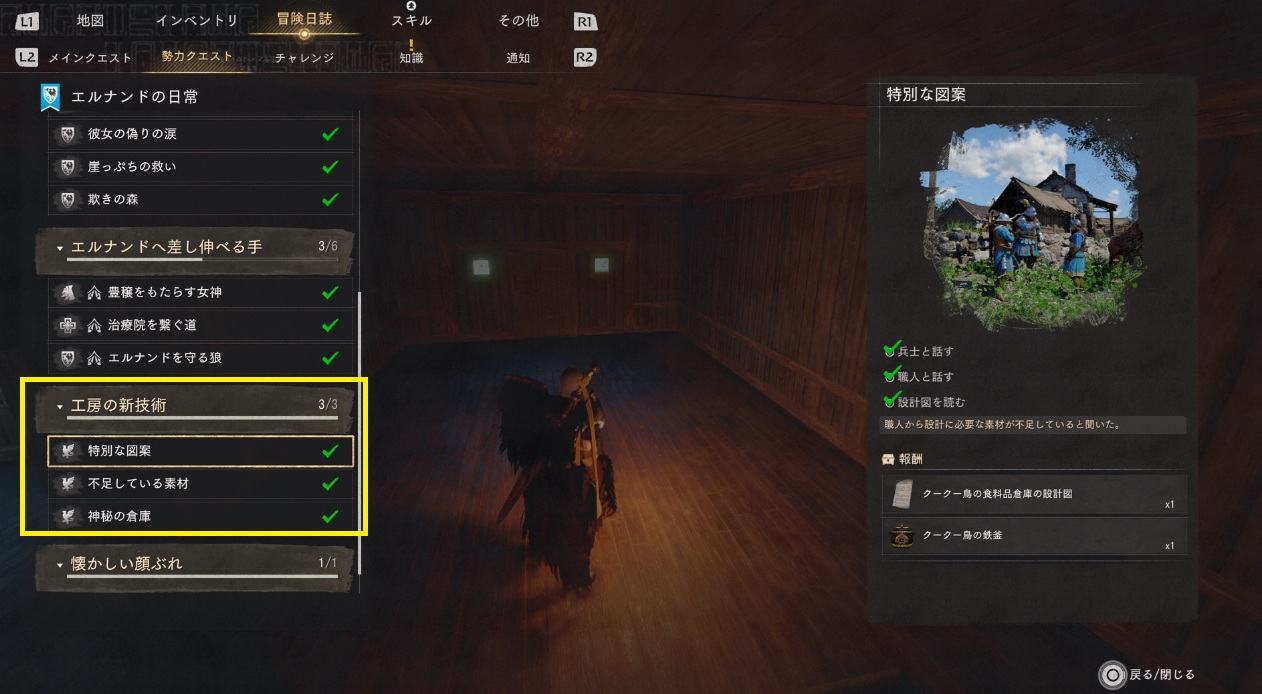The image size is (1262, 694).
Task: Inspect the クークー鳥の鉄釜 reward item
Action: pyautogui.click(x=1035, y=537)
